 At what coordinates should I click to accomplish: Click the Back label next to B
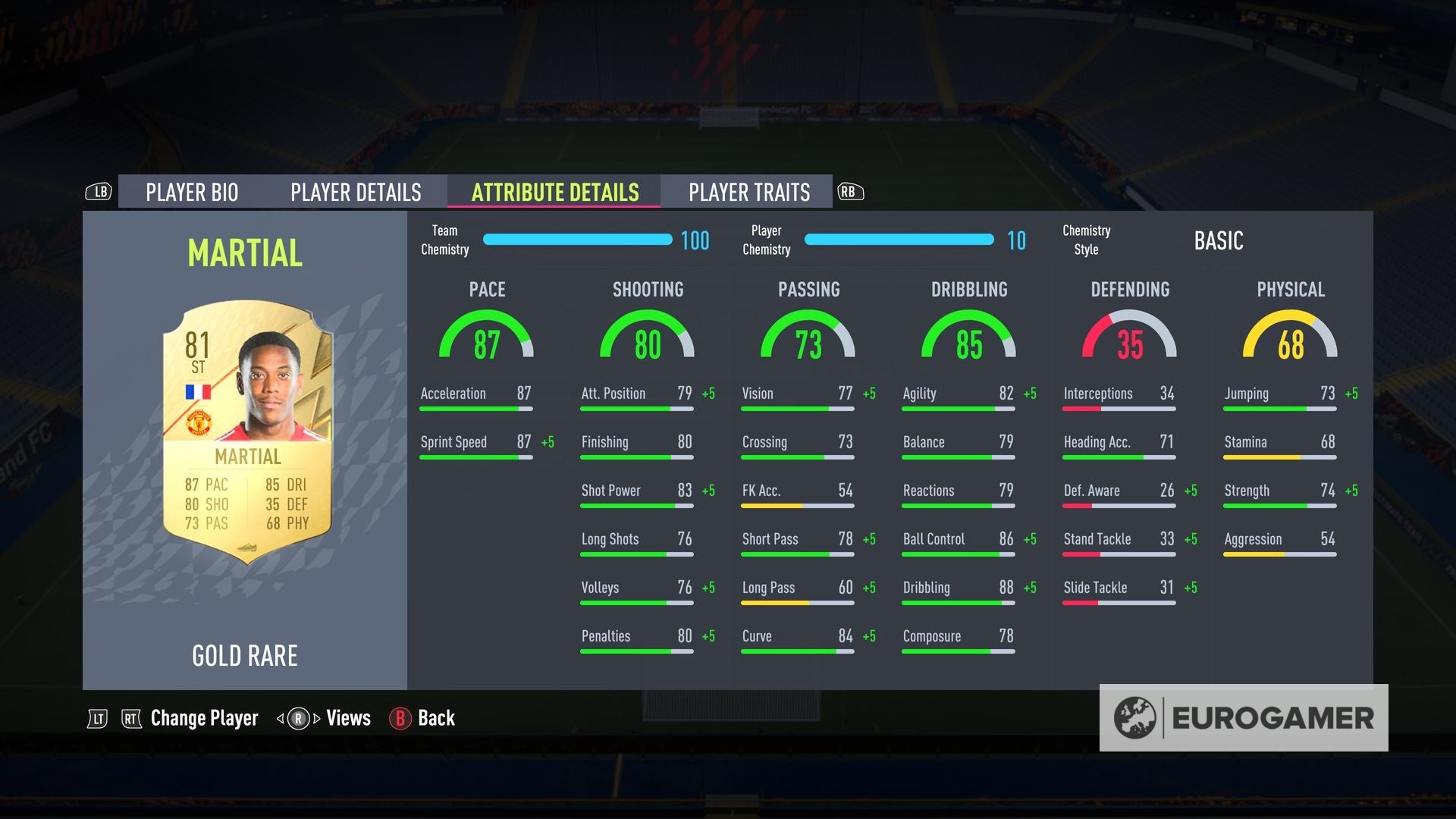point(435,718)
